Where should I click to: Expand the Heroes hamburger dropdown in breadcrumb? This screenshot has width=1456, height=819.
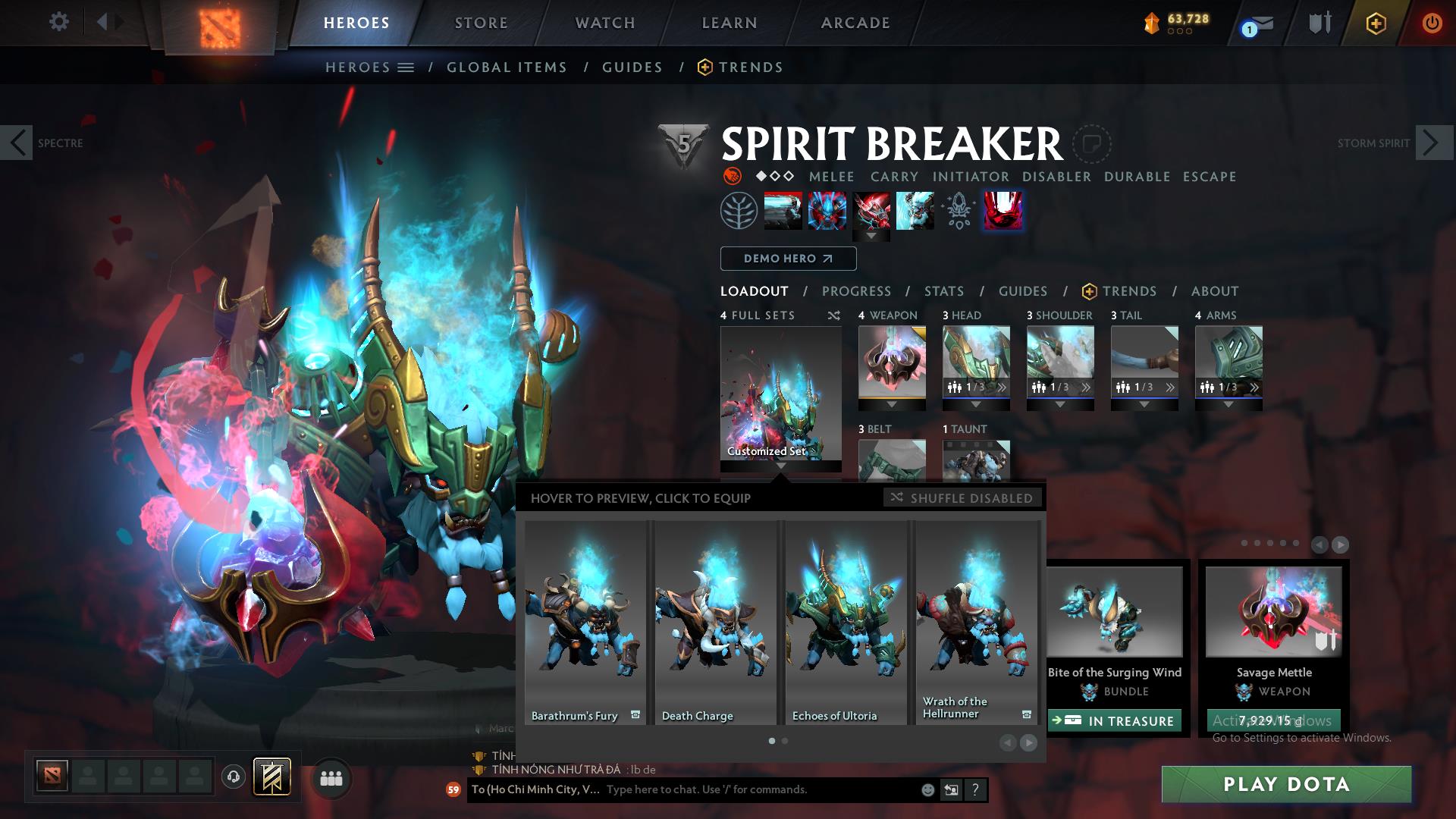click(405, 67)
